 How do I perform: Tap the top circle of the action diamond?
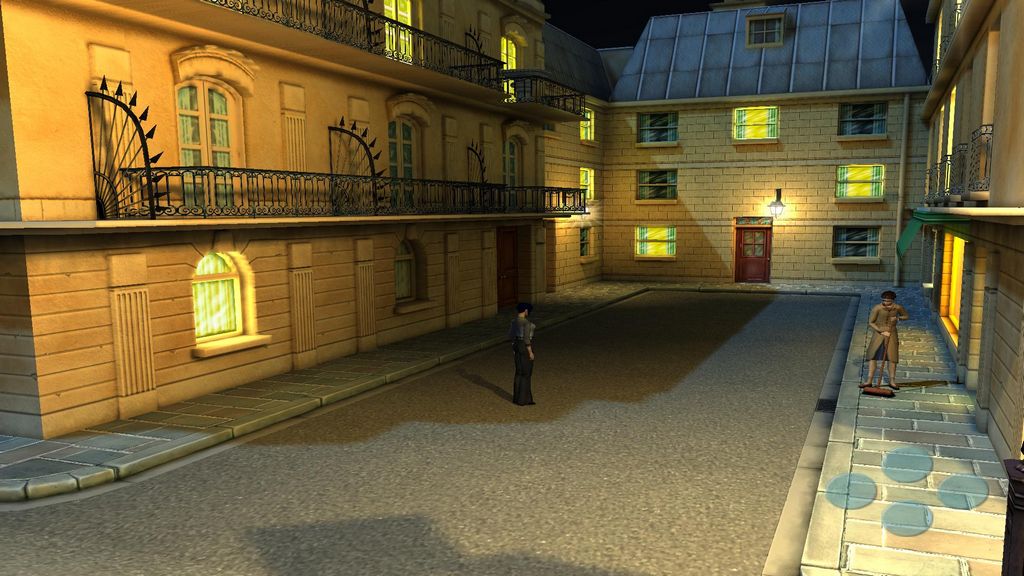pos(908,464)
